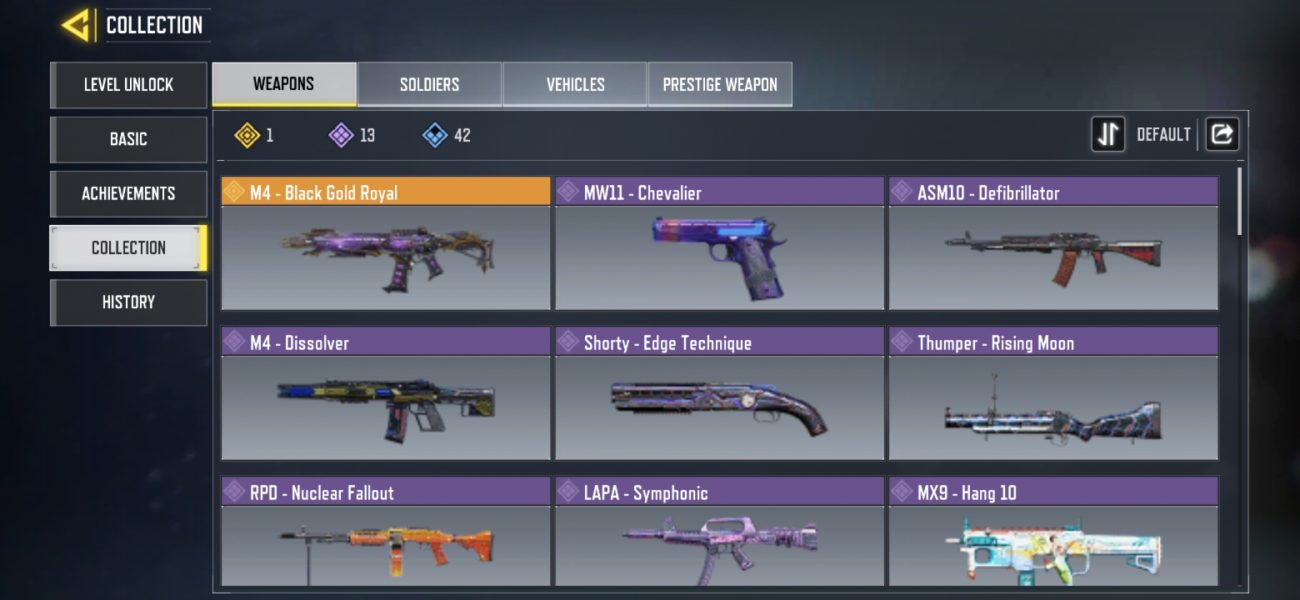Choose the MW11 - Chevalier pistol card

click(719, 245)
